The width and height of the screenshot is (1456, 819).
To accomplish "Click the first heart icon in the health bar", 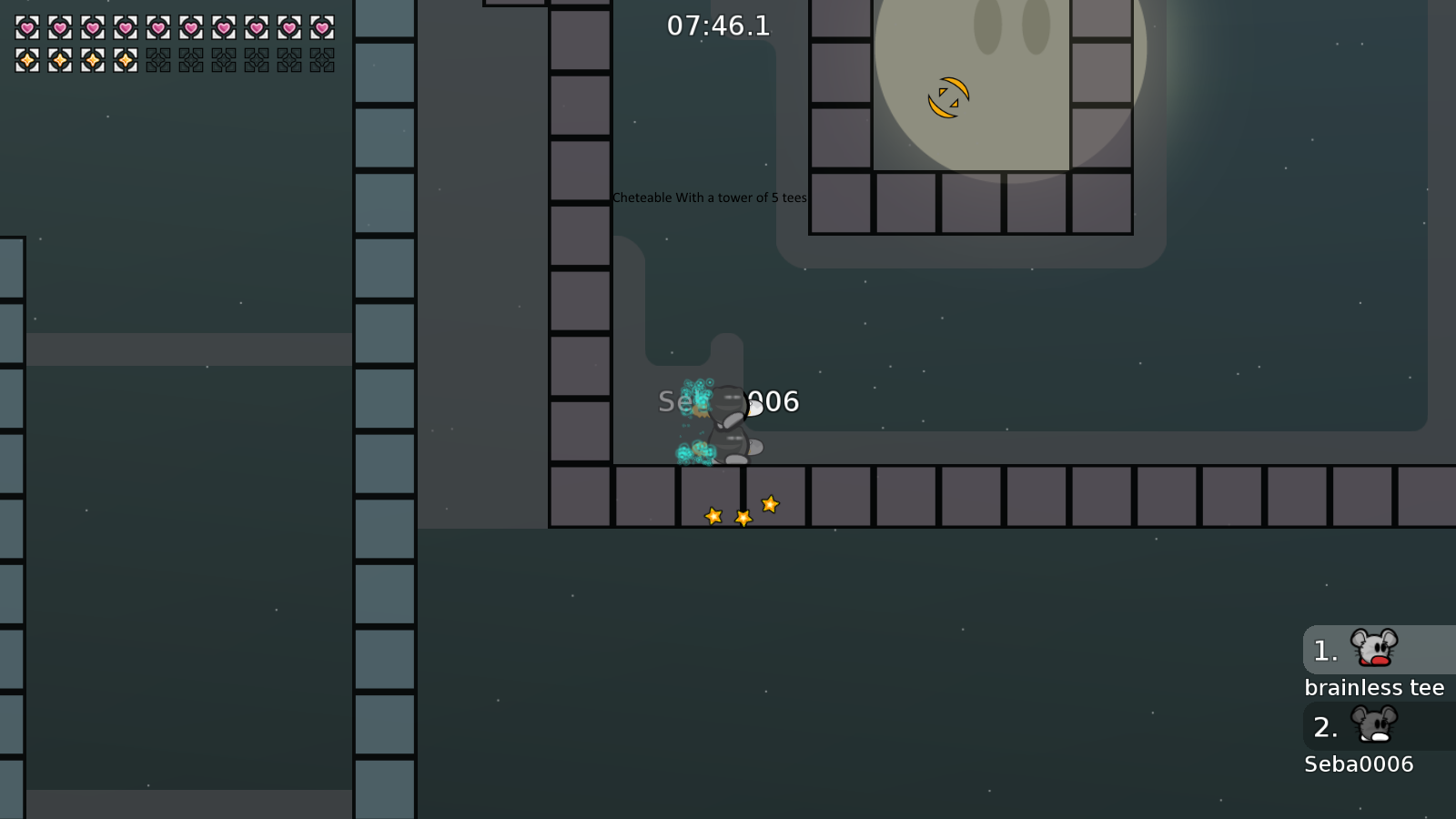I will coord(25,27).
